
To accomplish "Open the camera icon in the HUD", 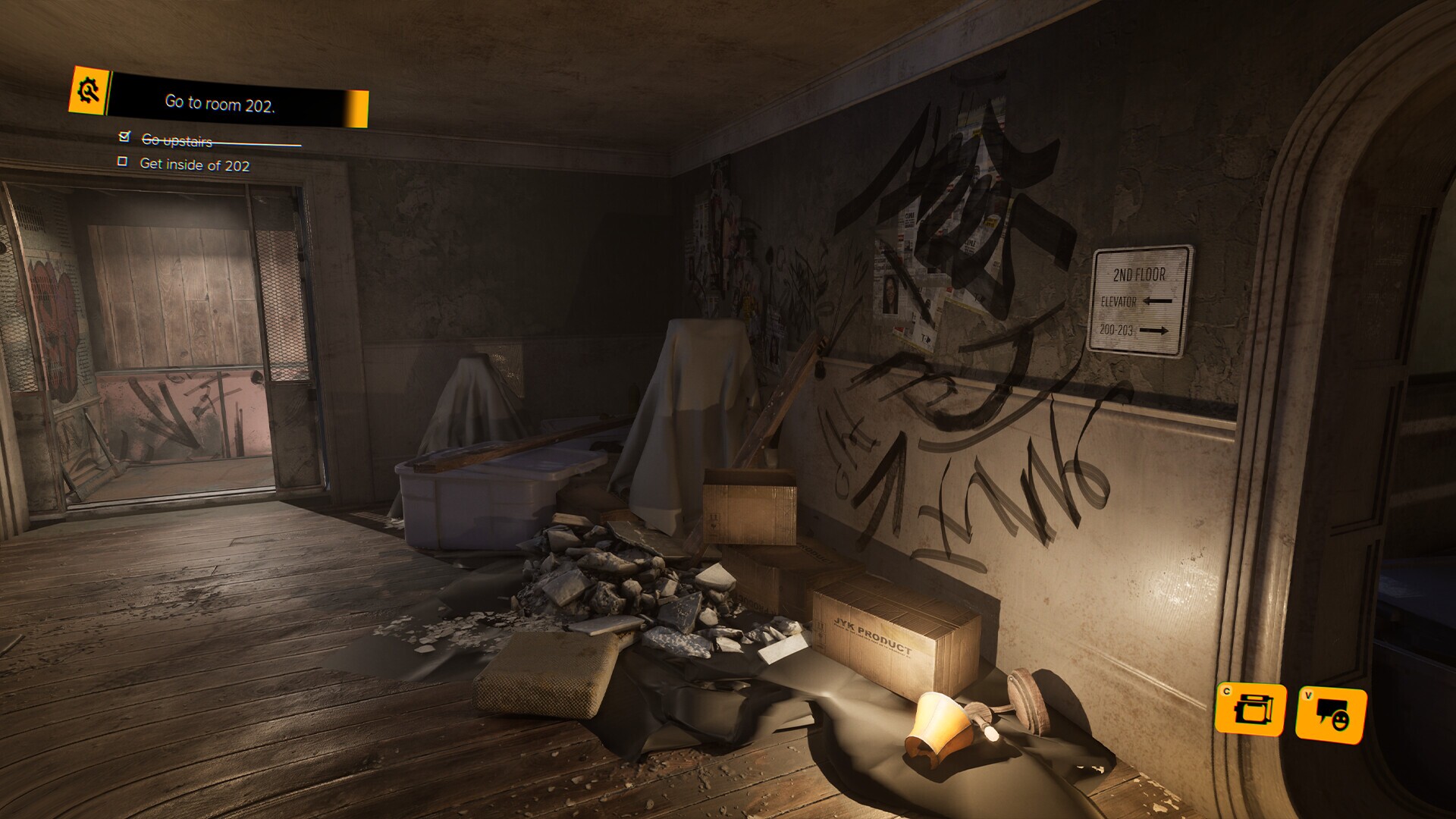I will tap(1250, 710).
